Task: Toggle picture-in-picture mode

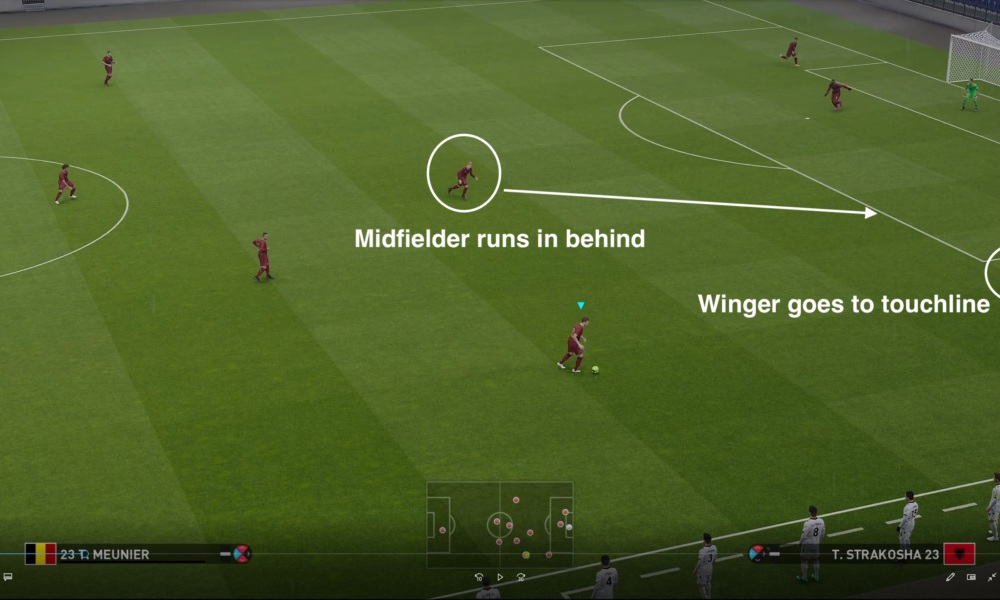Action: 970,577
